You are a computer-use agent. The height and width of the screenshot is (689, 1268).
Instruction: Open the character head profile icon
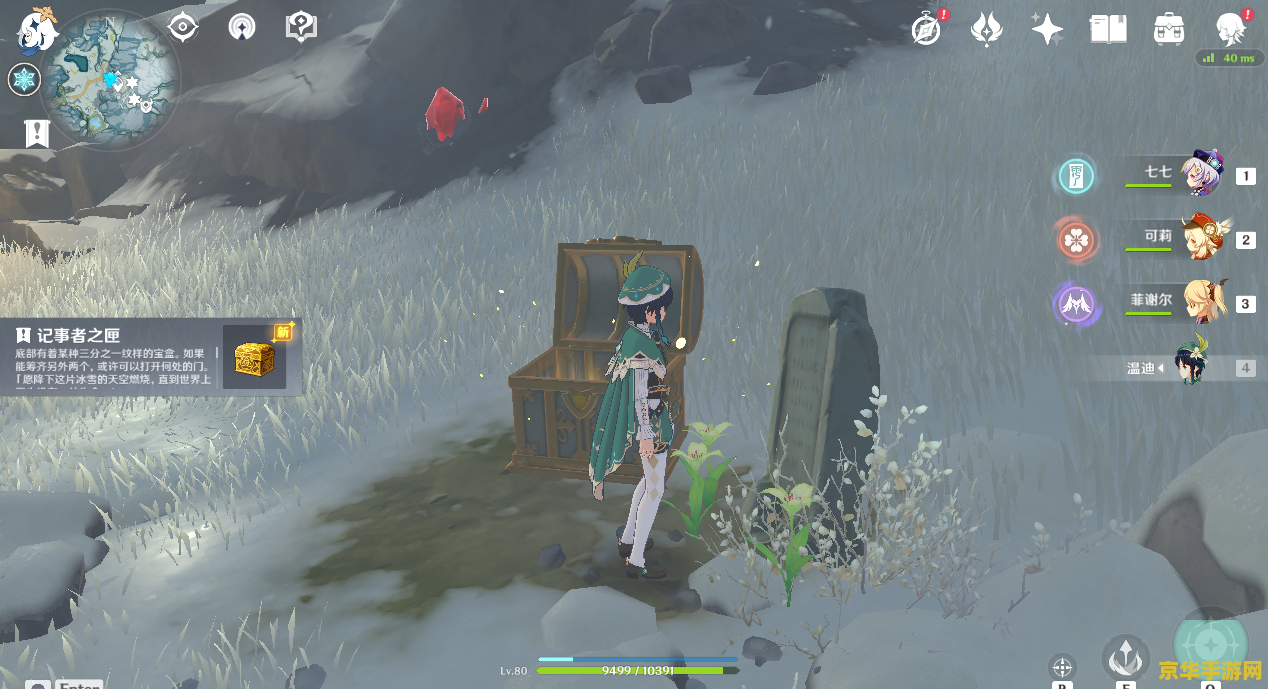coord(1230,30)
